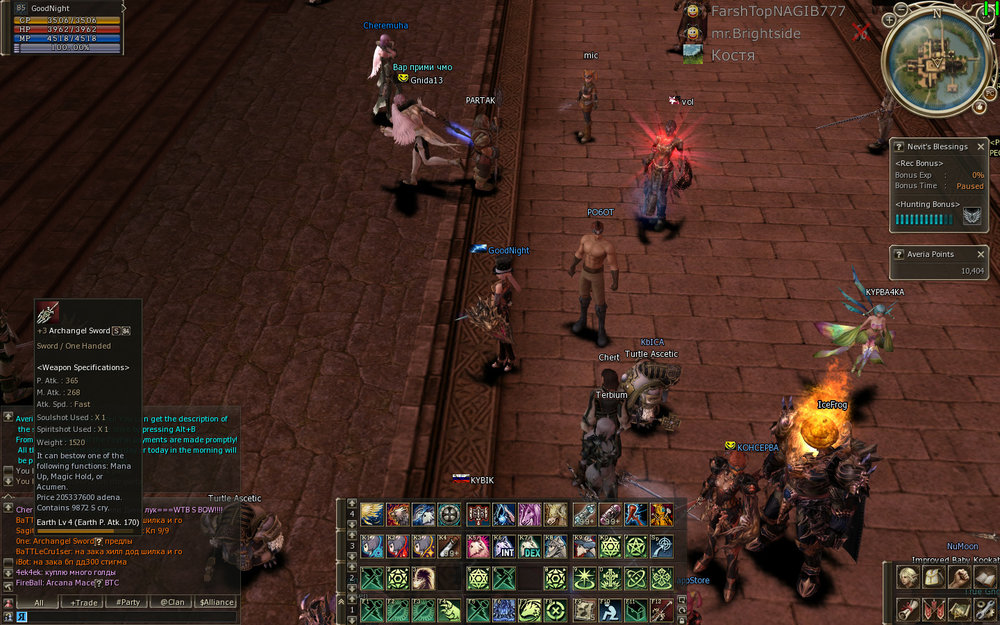Activate the INT horse buff skill

(505, 547)
